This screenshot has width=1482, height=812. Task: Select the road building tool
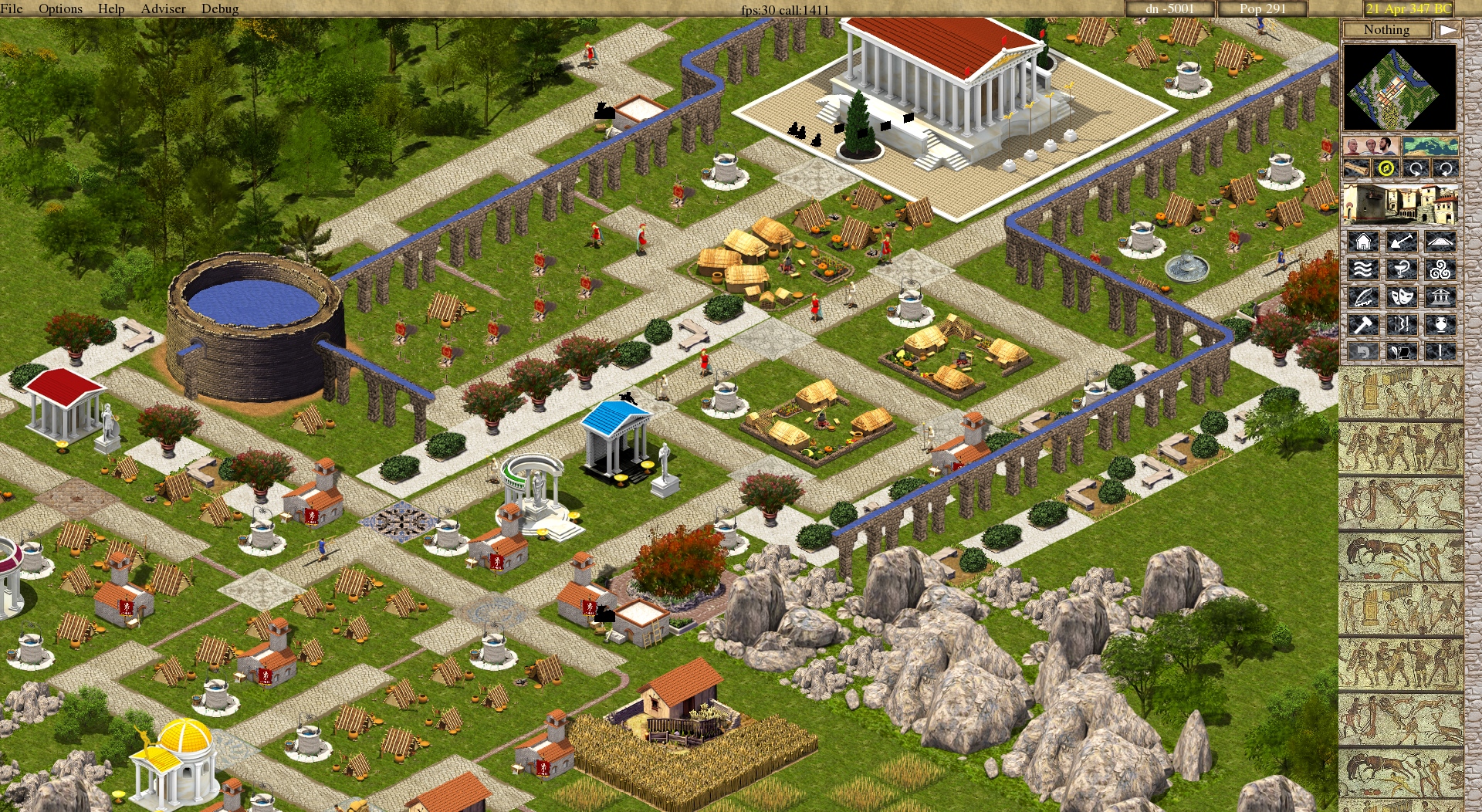(x=1439, y=242)
